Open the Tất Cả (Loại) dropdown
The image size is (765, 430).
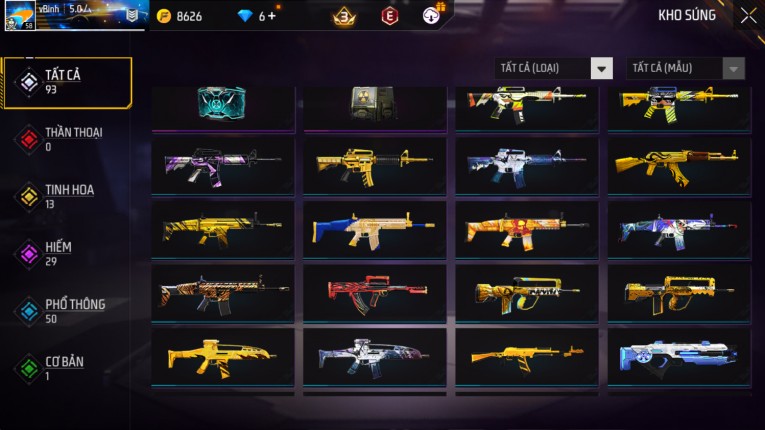click(x=554, y=68)
